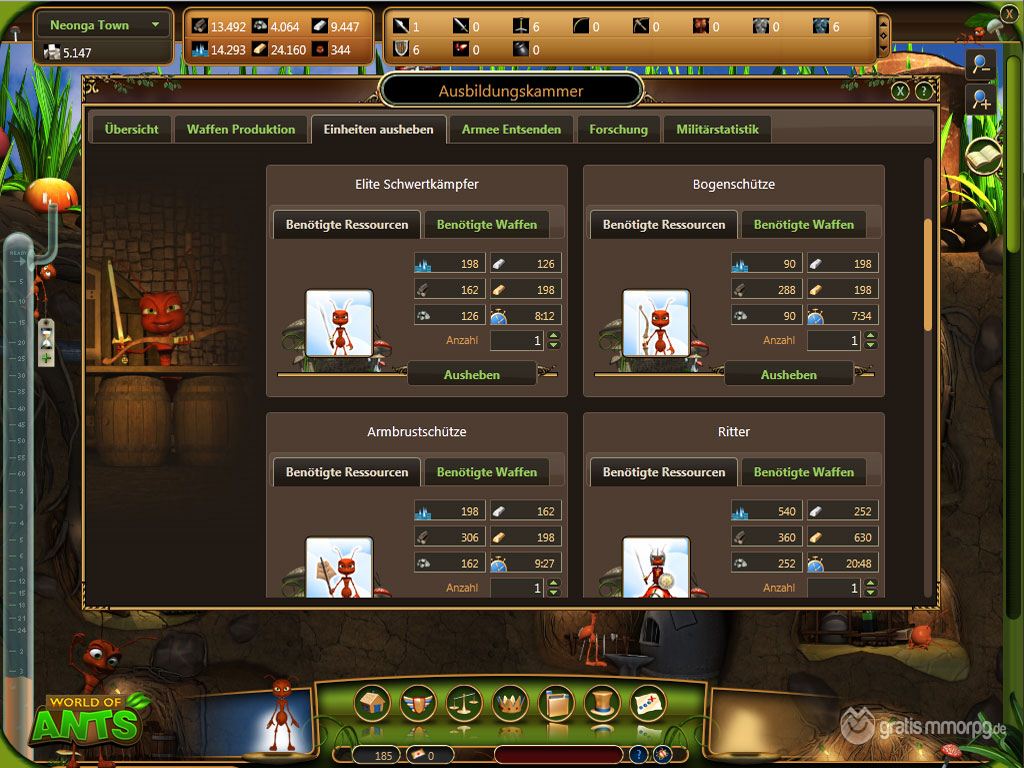Open the crown icon in bottom bar
This screenshot has width=1024, height=768.
pos(511,703)
